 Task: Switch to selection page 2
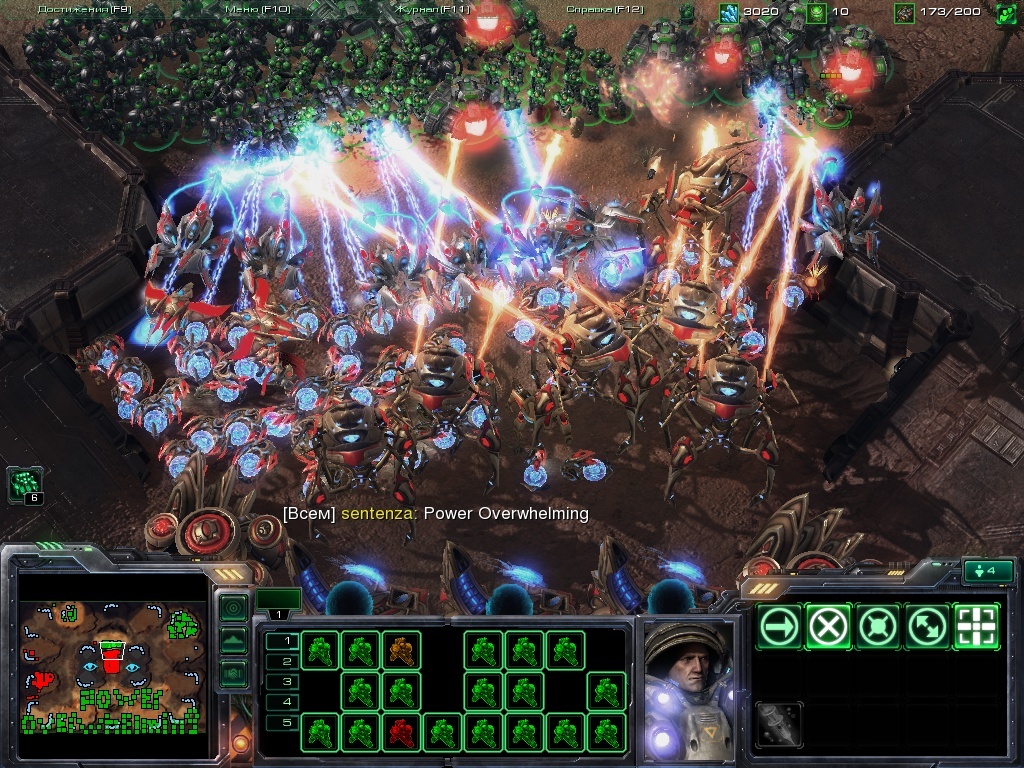coord(287,661)
